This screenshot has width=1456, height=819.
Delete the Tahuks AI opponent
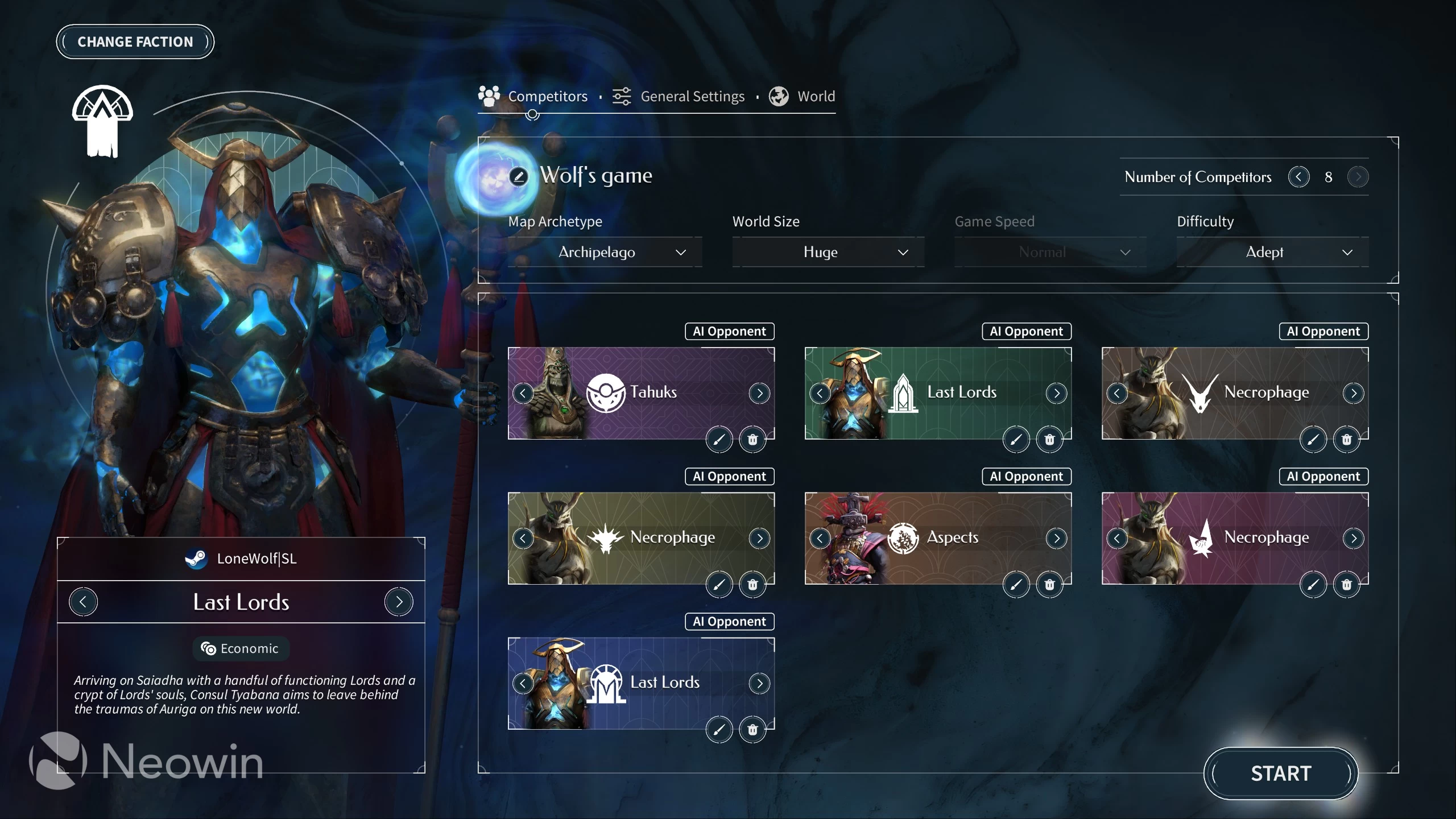[752, 440]
